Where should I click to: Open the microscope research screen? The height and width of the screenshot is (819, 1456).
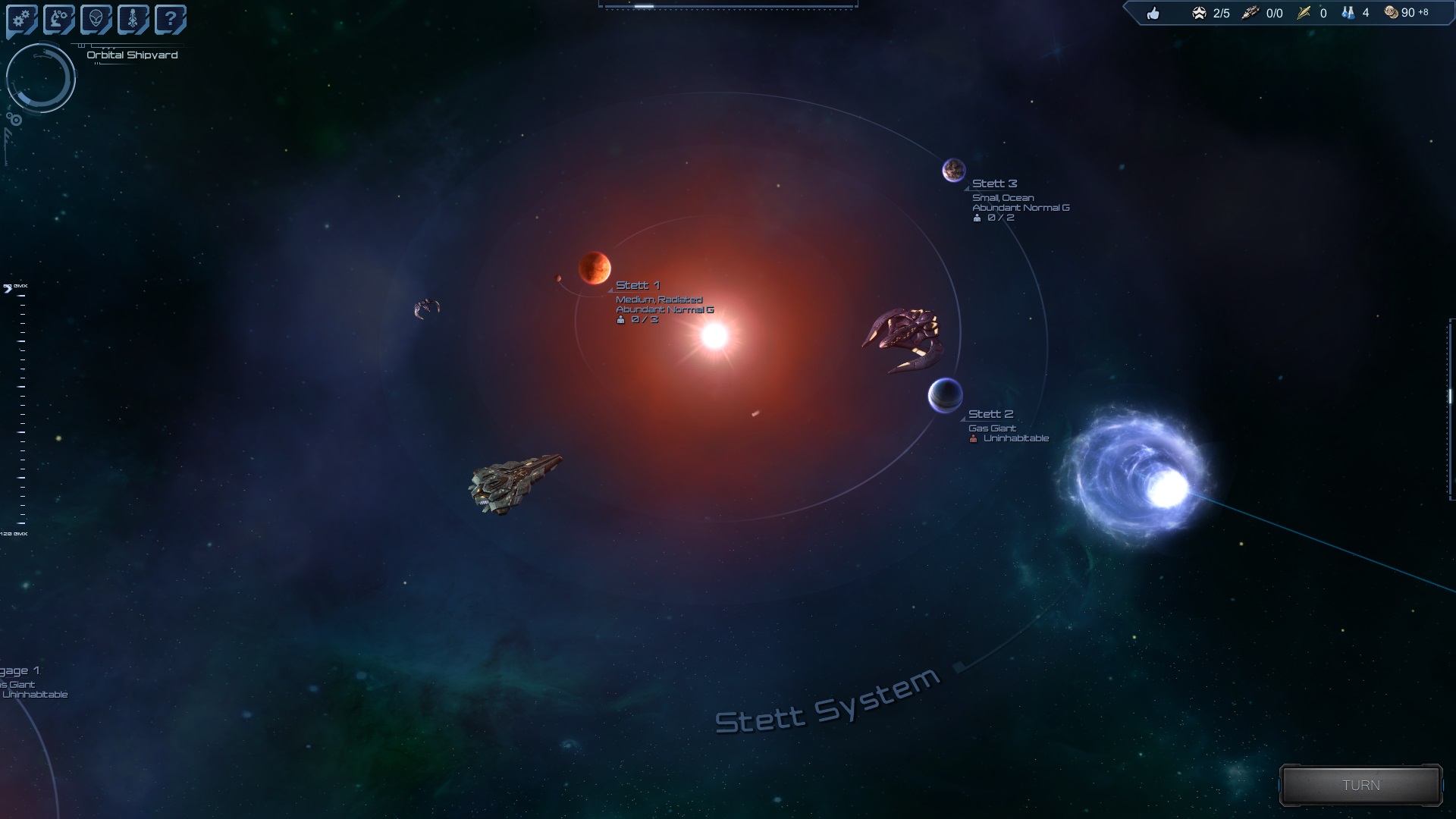tap(58, 20)
